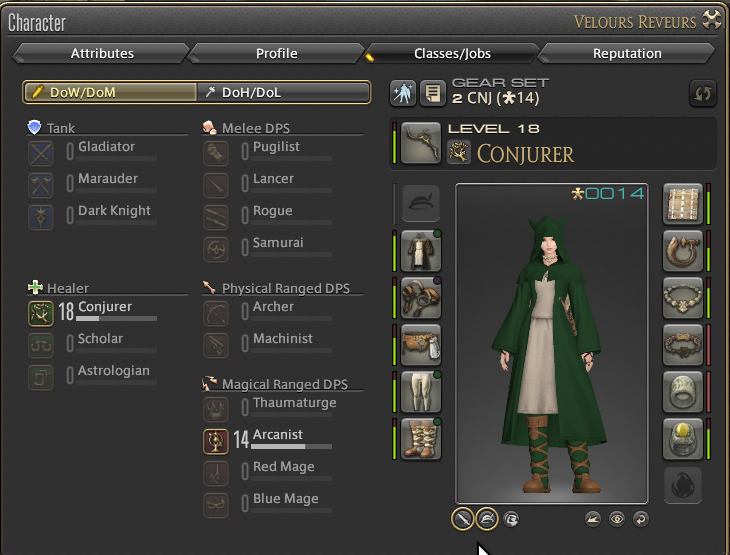Image resolution: width=730 pixels, height=555 pixels.
Task: Select Arcanist in the class list
Action: pyautogui.click(x=277, y=436)
